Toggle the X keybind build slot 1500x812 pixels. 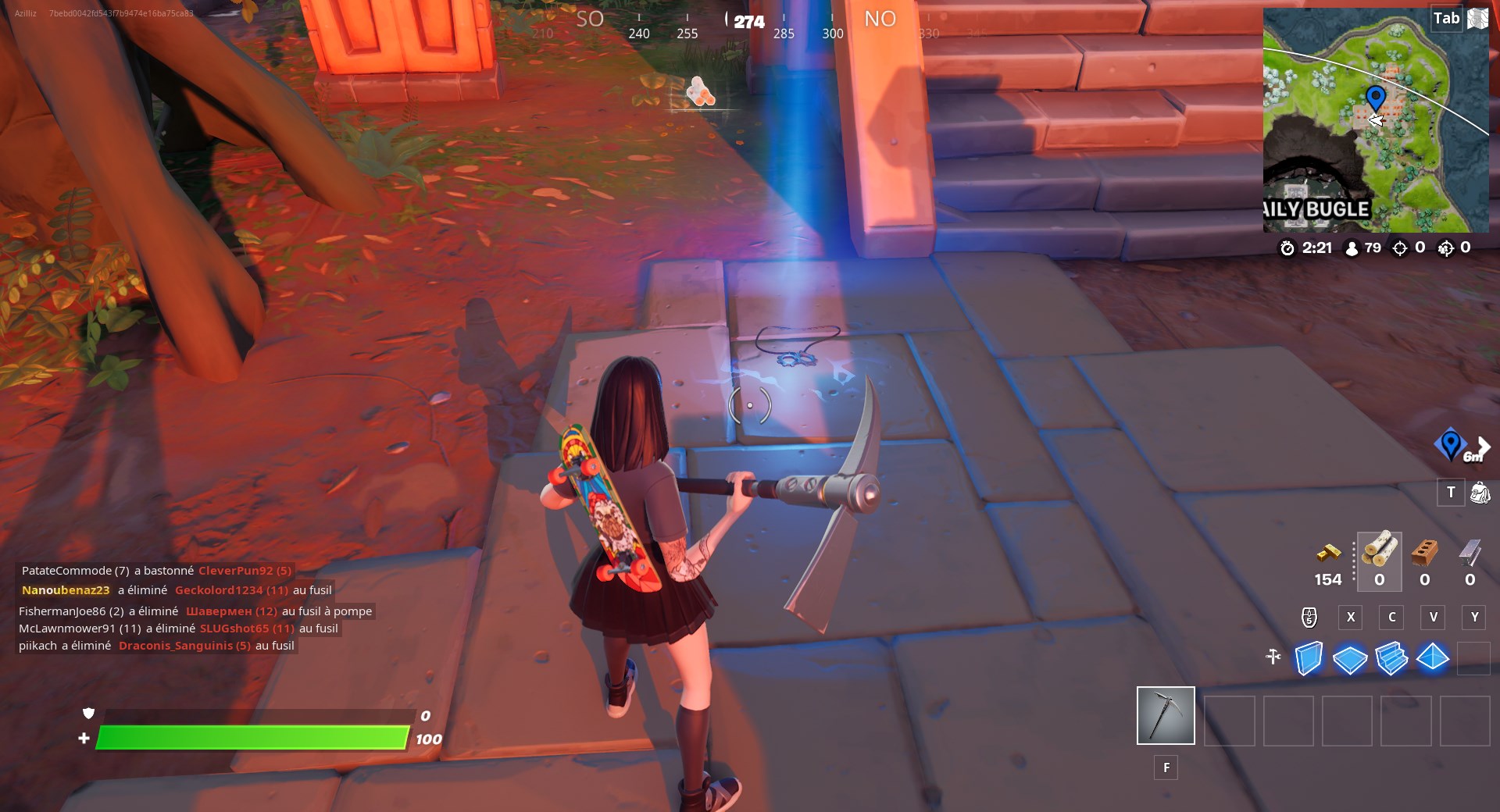tap(1351, 617)
